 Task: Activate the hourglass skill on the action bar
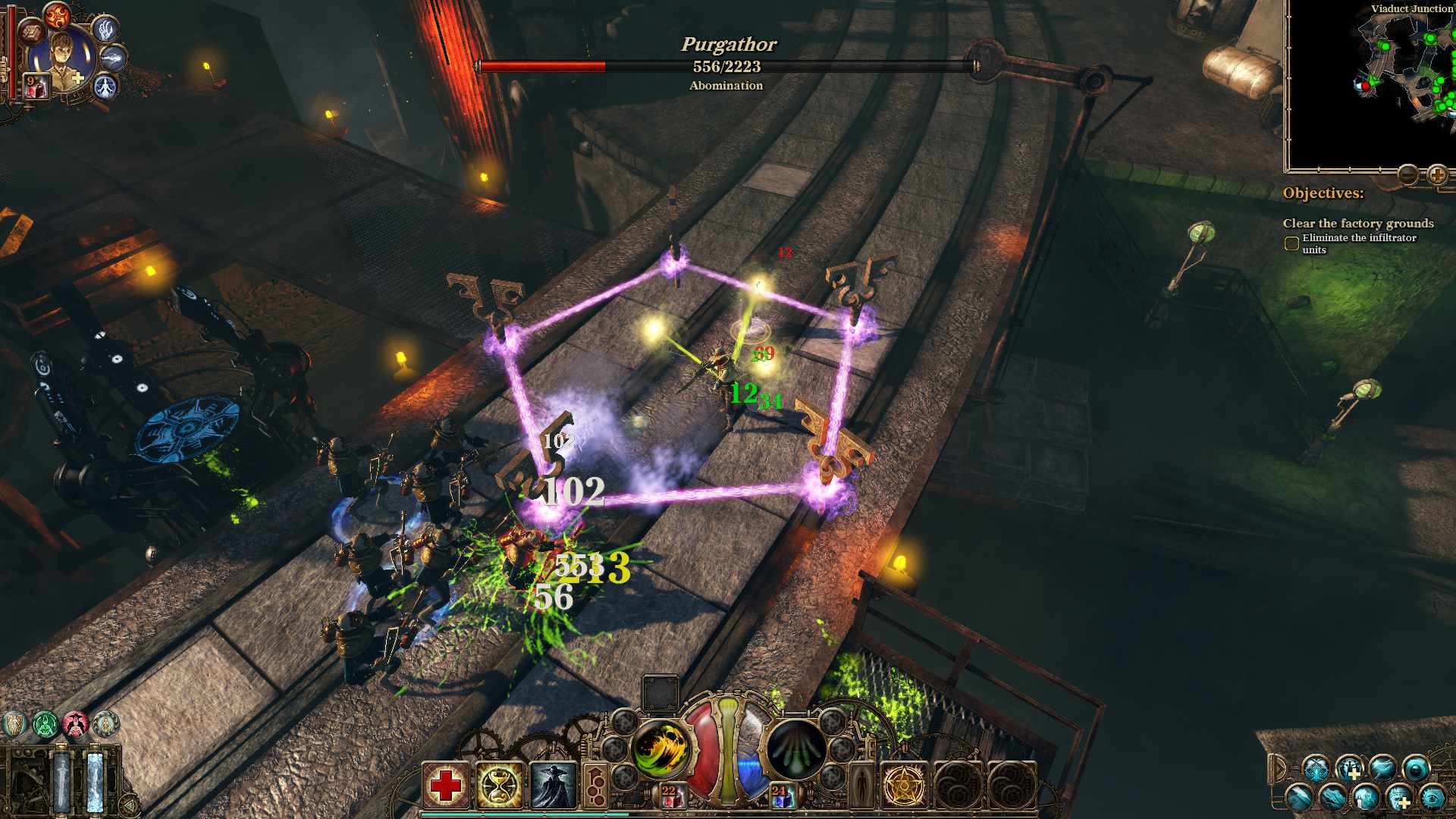pyautogui.click(x=500, y=784)
